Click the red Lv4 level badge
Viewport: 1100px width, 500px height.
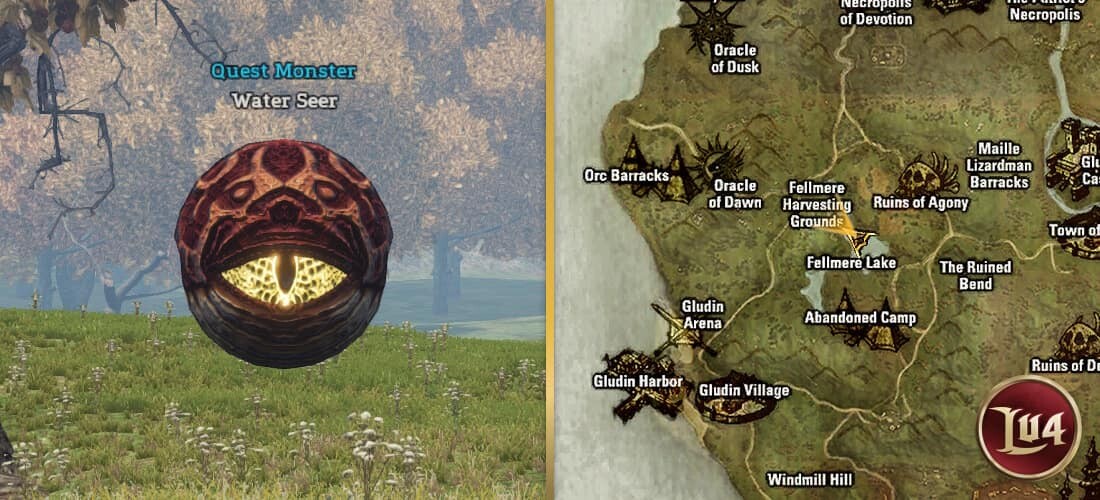tap(1029, 427)
